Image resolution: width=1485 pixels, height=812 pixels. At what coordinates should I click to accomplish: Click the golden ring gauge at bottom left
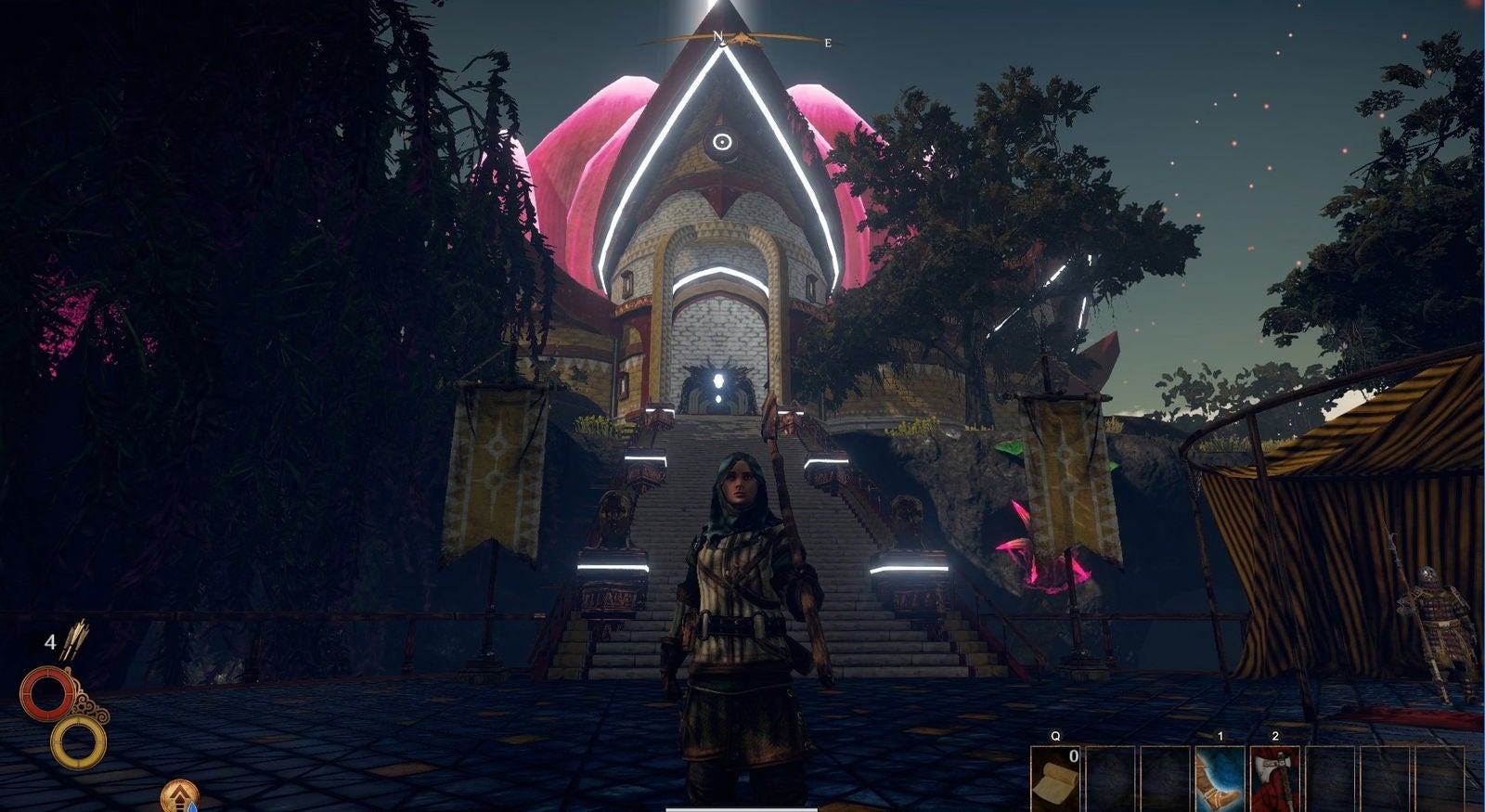click(x=76, y=742)
